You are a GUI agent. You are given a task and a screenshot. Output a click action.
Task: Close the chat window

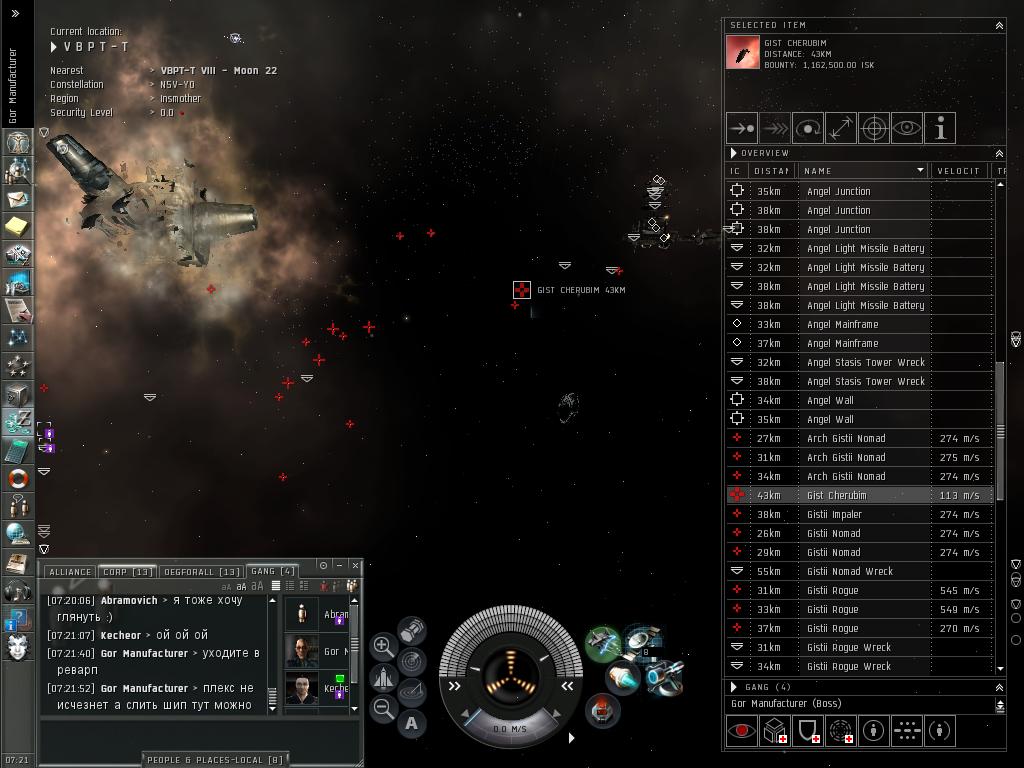(355, 565)
